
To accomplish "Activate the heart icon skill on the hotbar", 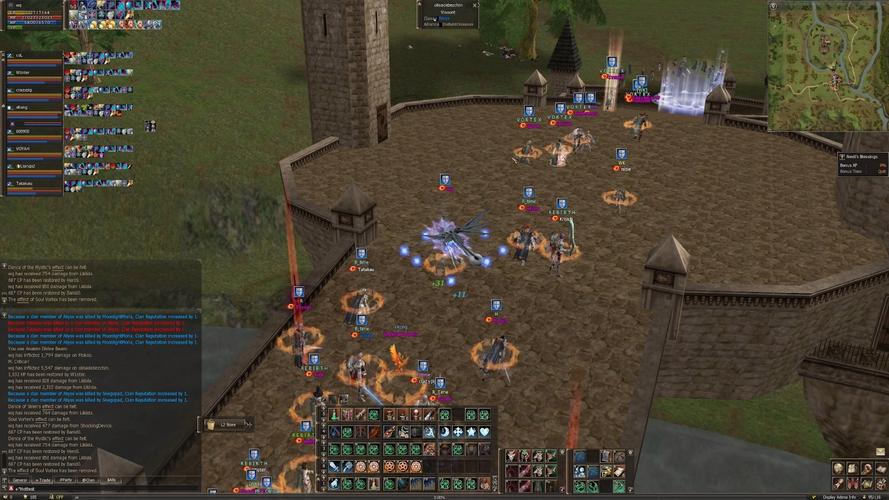I will (485, 432).
